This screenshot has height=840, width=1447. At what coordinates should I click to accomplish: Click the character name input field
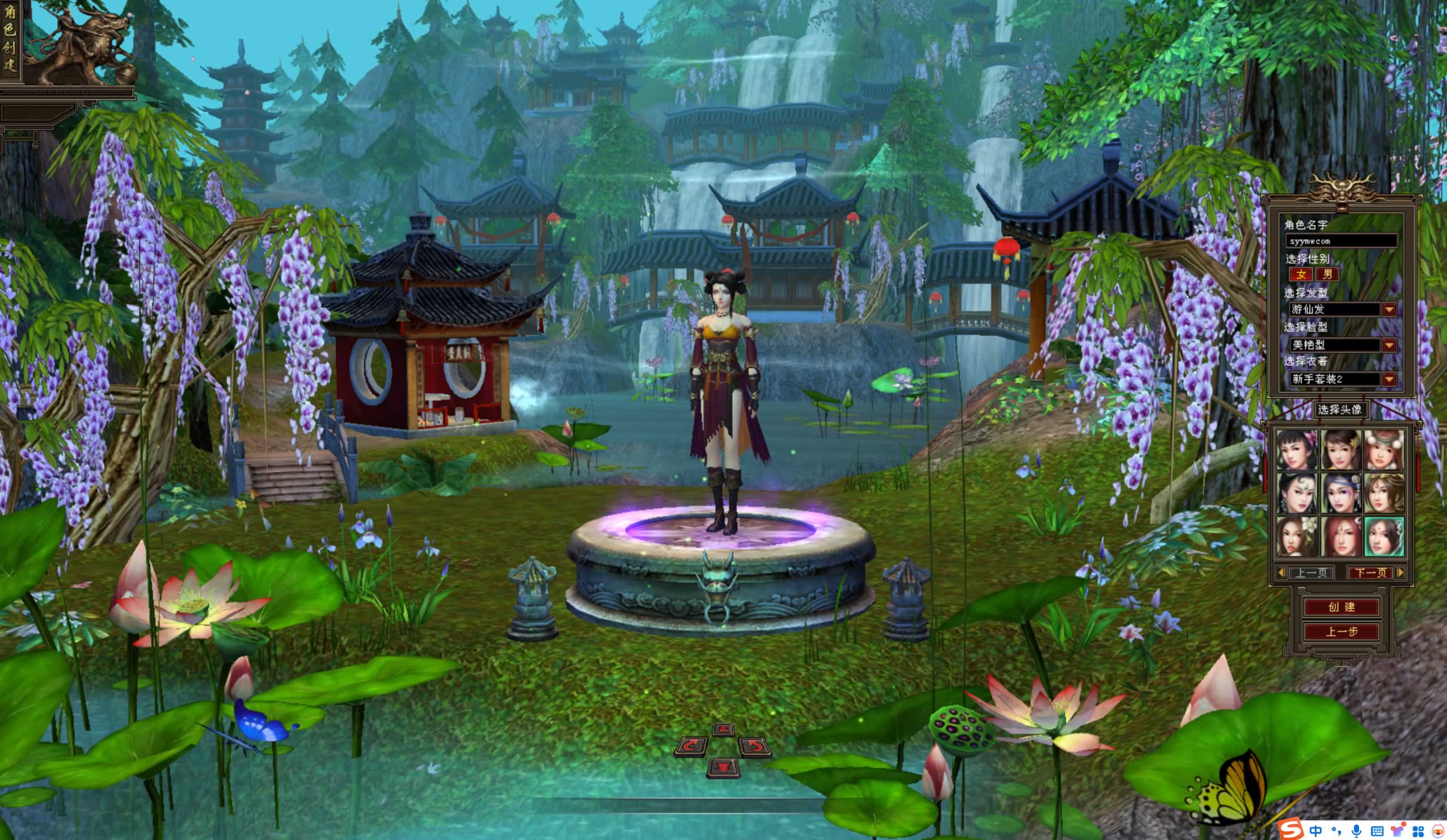[1340, 241]
